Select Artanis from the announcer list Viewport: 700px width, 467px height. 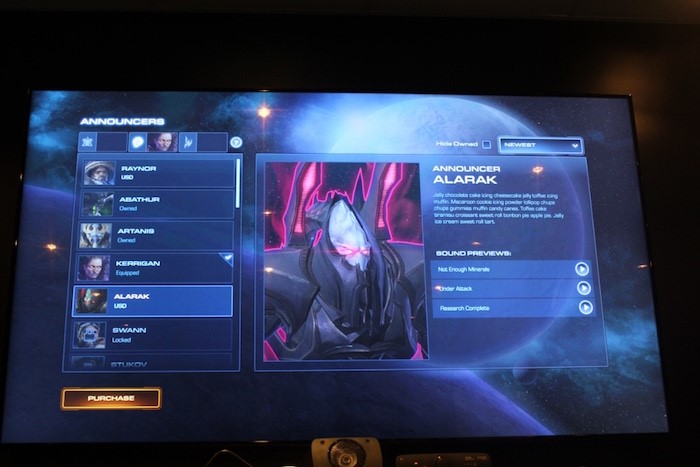158,235
